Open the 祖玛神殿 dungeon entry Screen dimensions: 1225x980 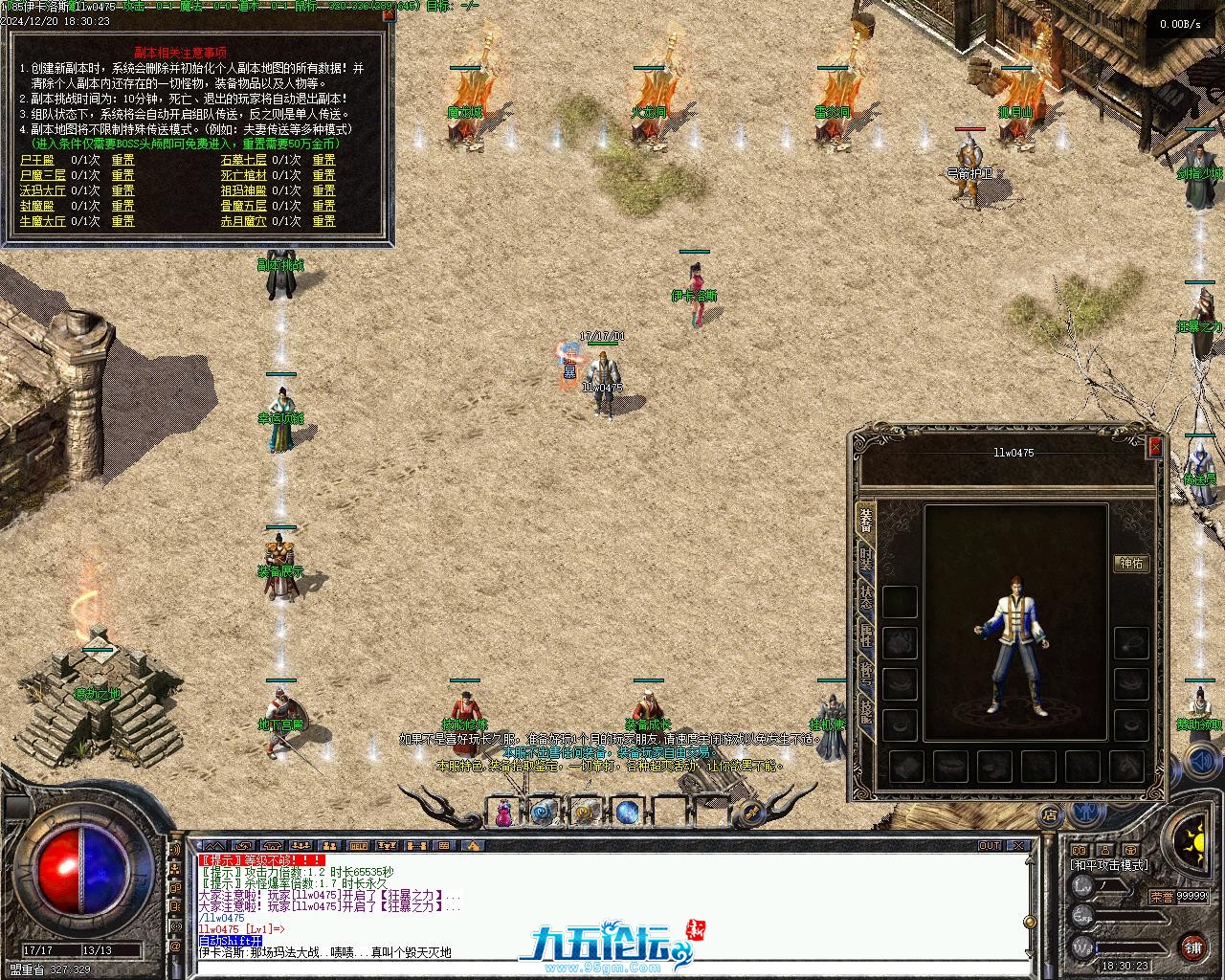pos(243,190)
